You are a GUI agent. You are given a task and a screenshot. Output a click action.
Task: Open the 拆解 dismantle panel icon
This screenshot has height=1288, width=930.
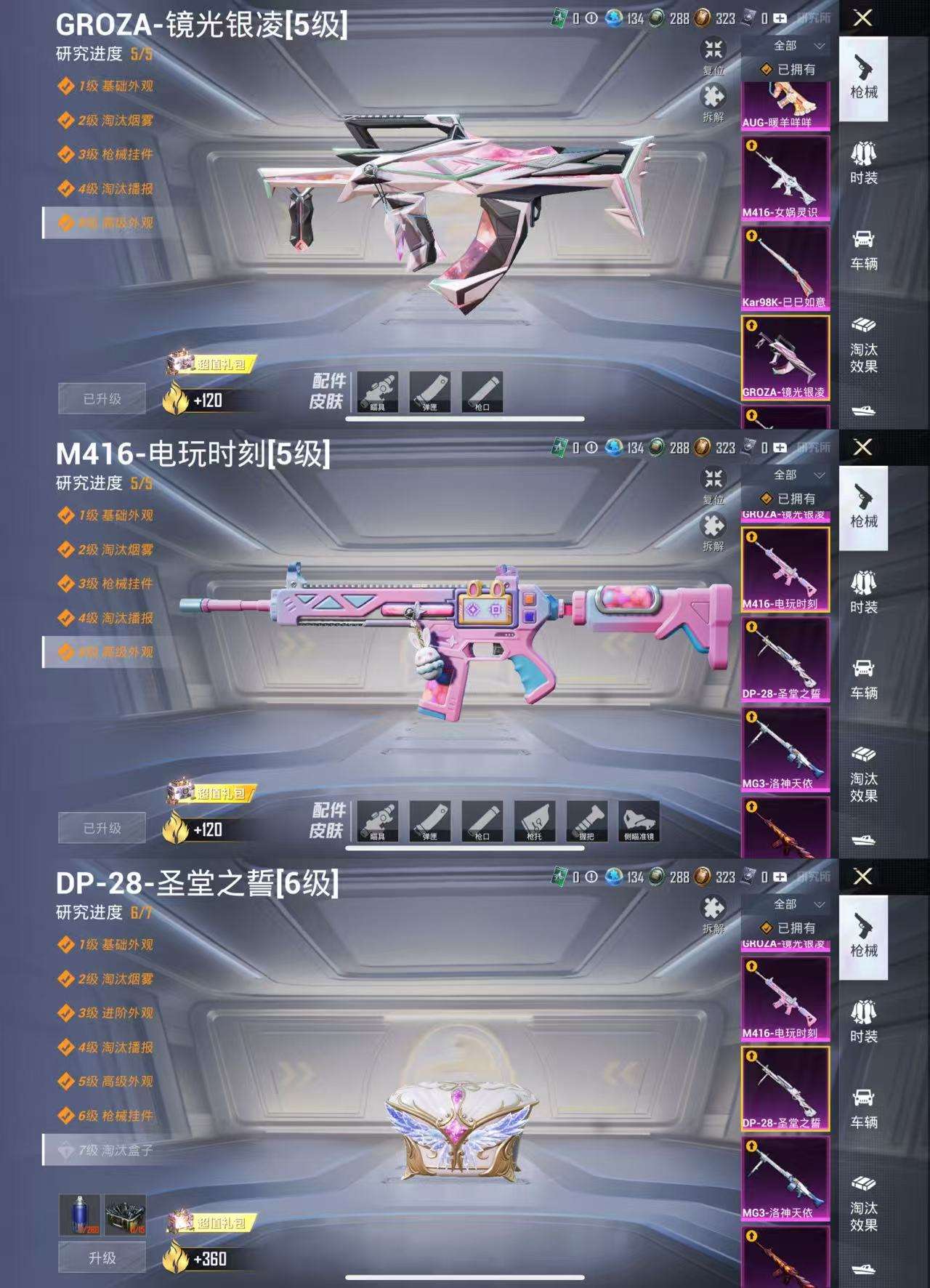[713, 94]
